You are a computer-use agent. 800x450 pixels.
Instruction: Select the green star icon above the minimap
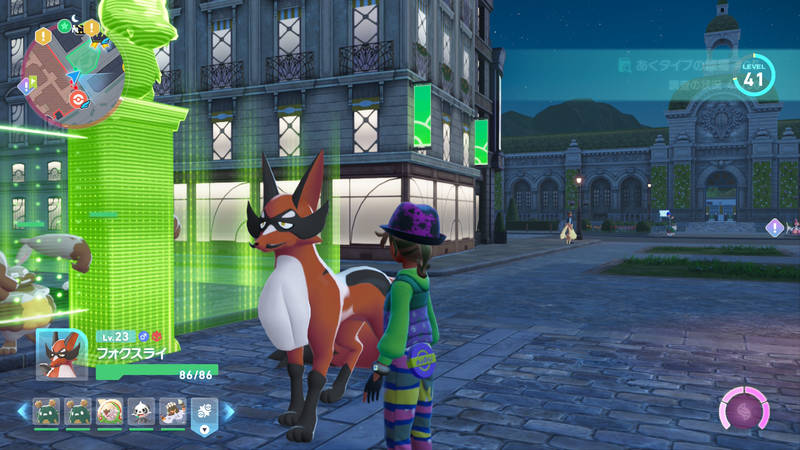(64, 26)
